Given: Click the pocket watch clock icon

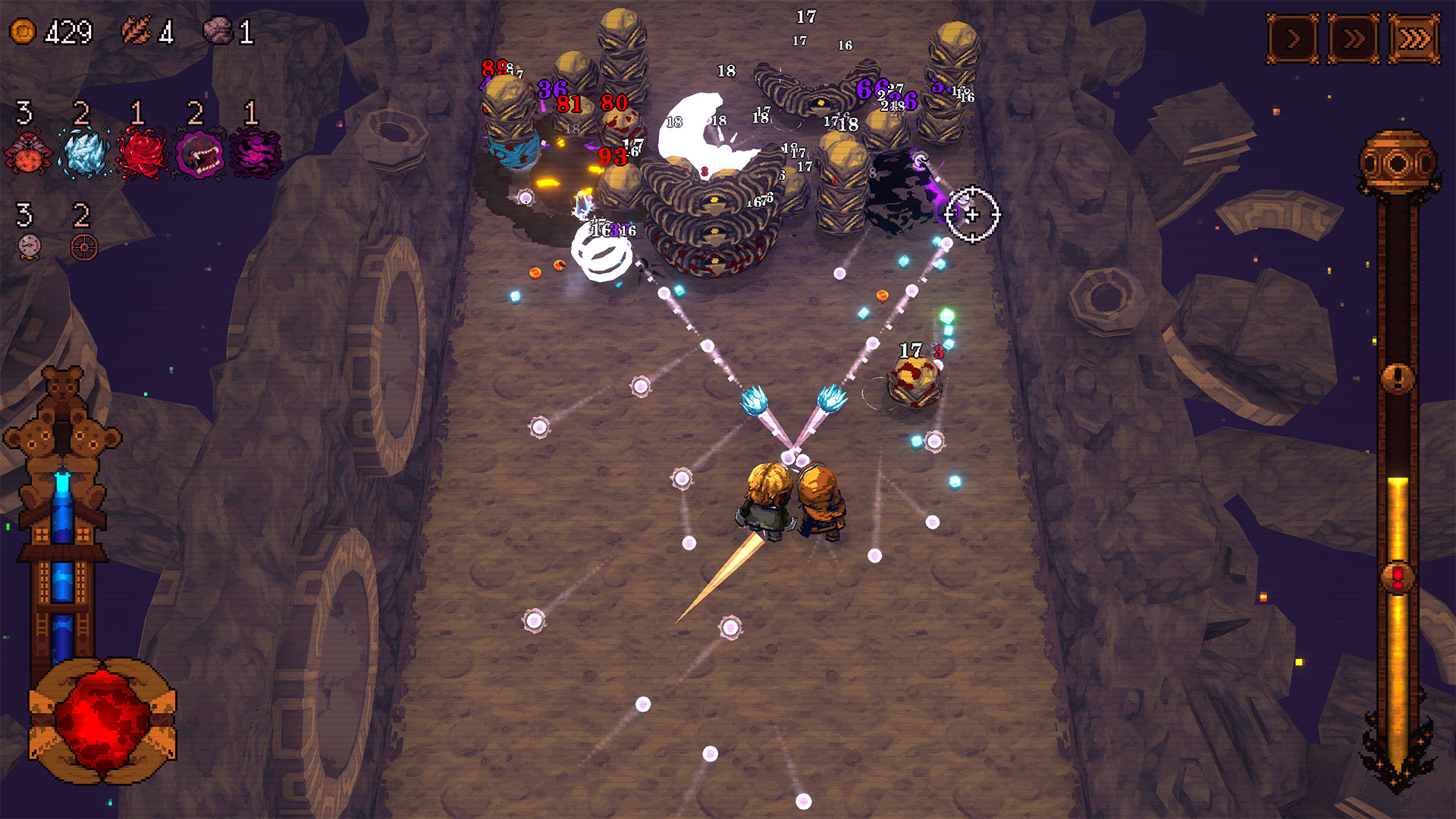Looking at the screenshot, I should [x=29, y=246].
